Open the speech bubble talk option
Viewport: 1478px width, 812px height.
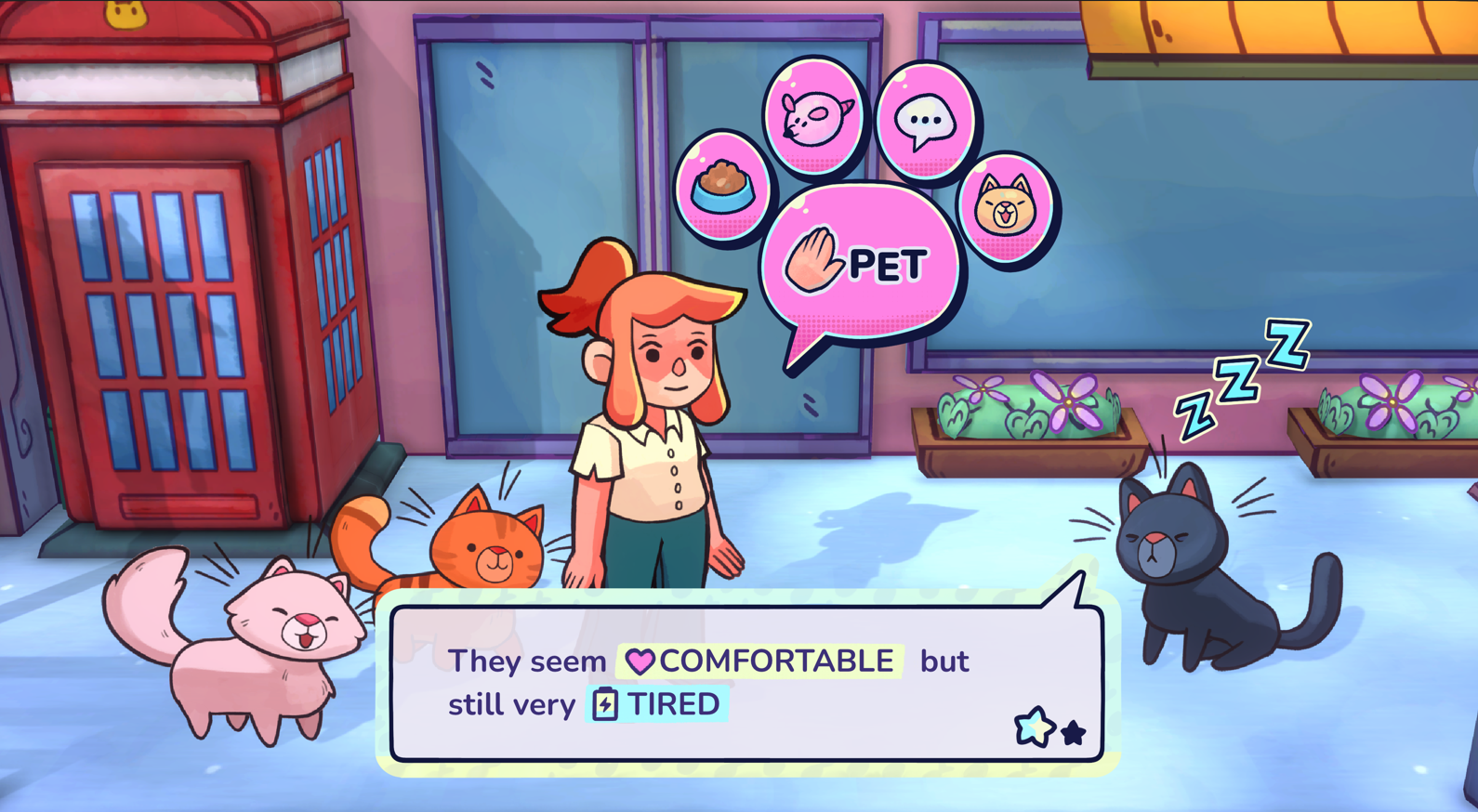tap(924, 119)
